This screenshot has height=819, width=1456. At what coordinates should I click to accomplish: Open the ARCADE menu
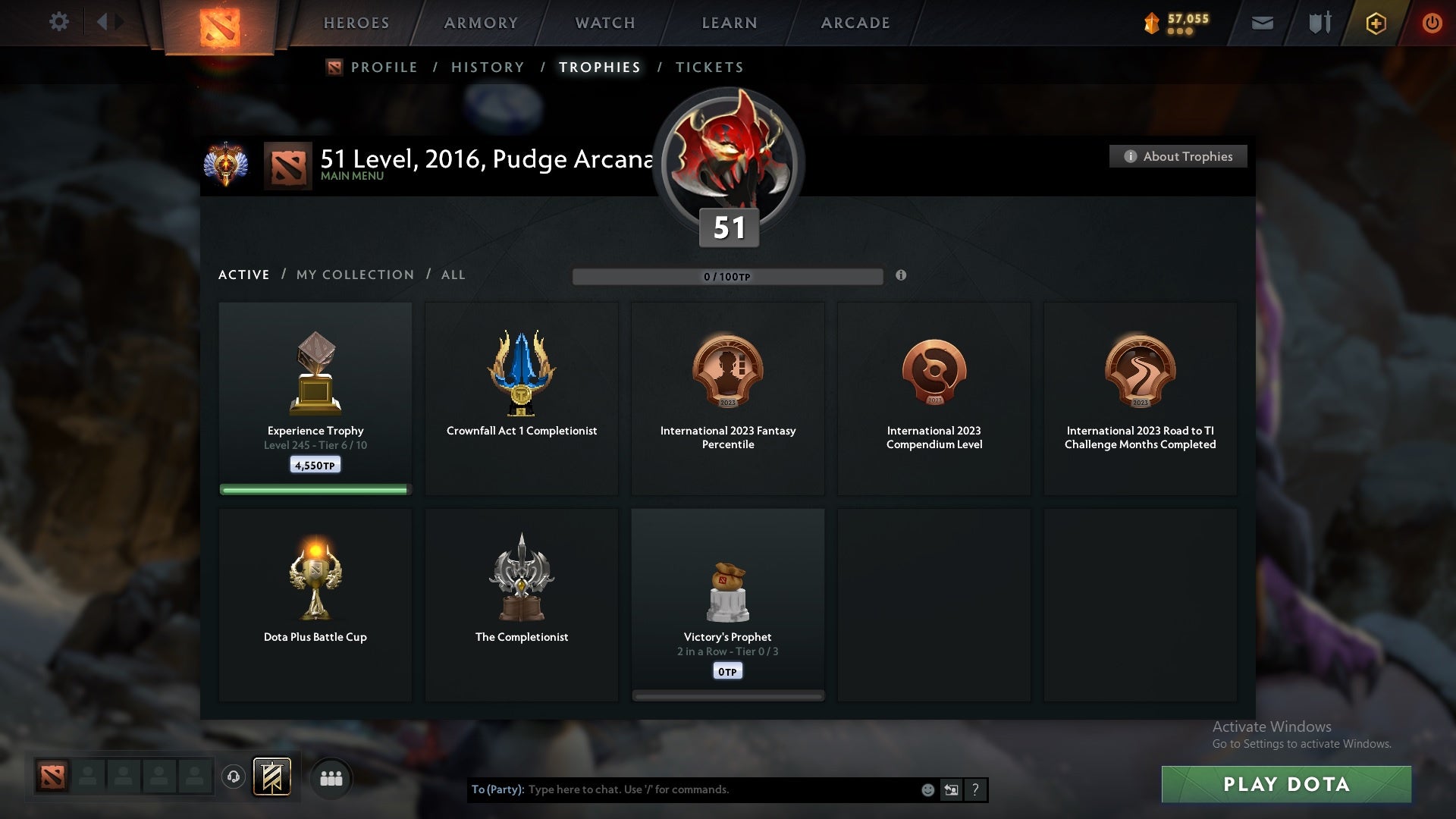click(855, 22)
